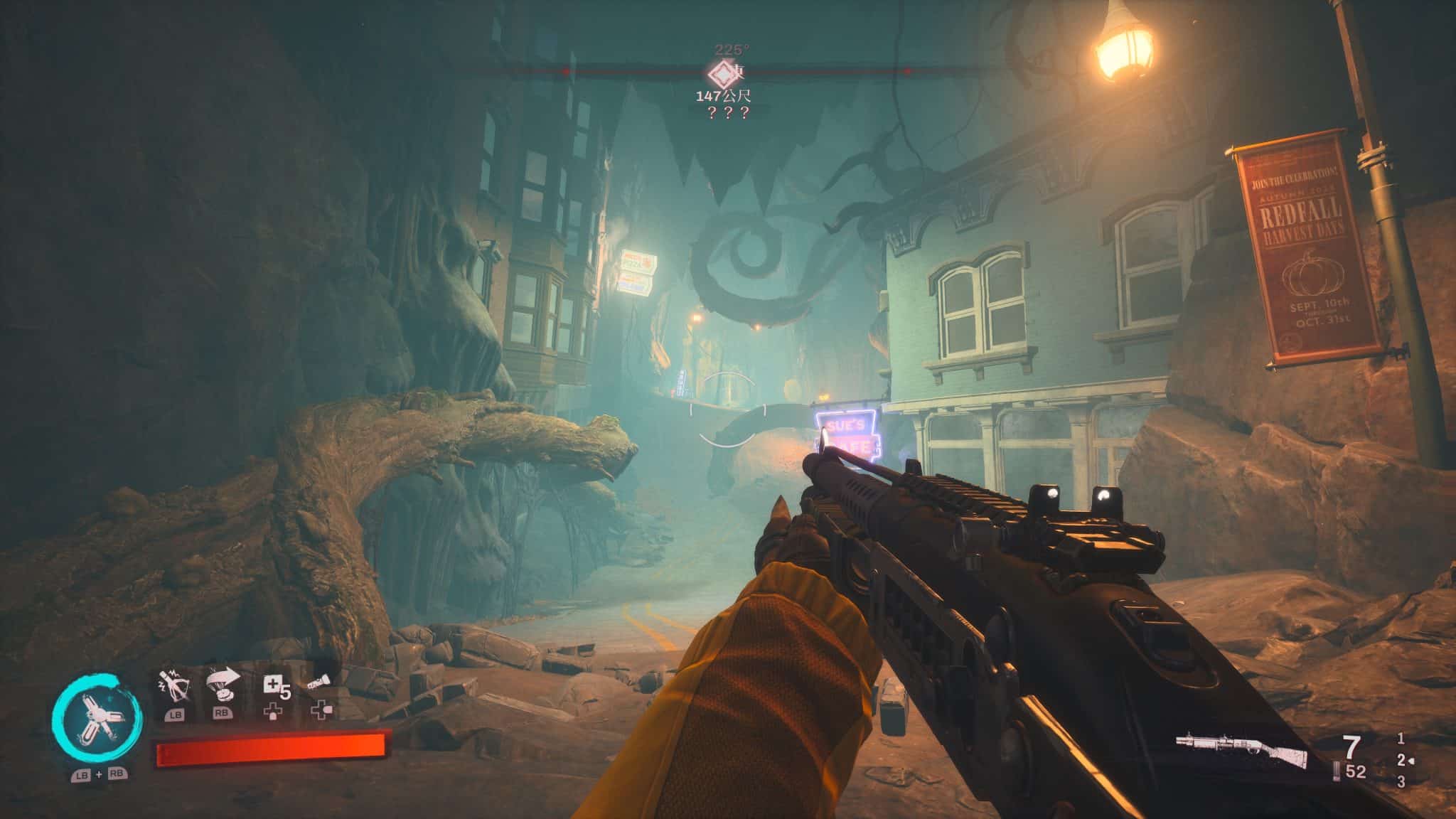
Task: Select the active weapon slot 2
Action: (1401, 760)
